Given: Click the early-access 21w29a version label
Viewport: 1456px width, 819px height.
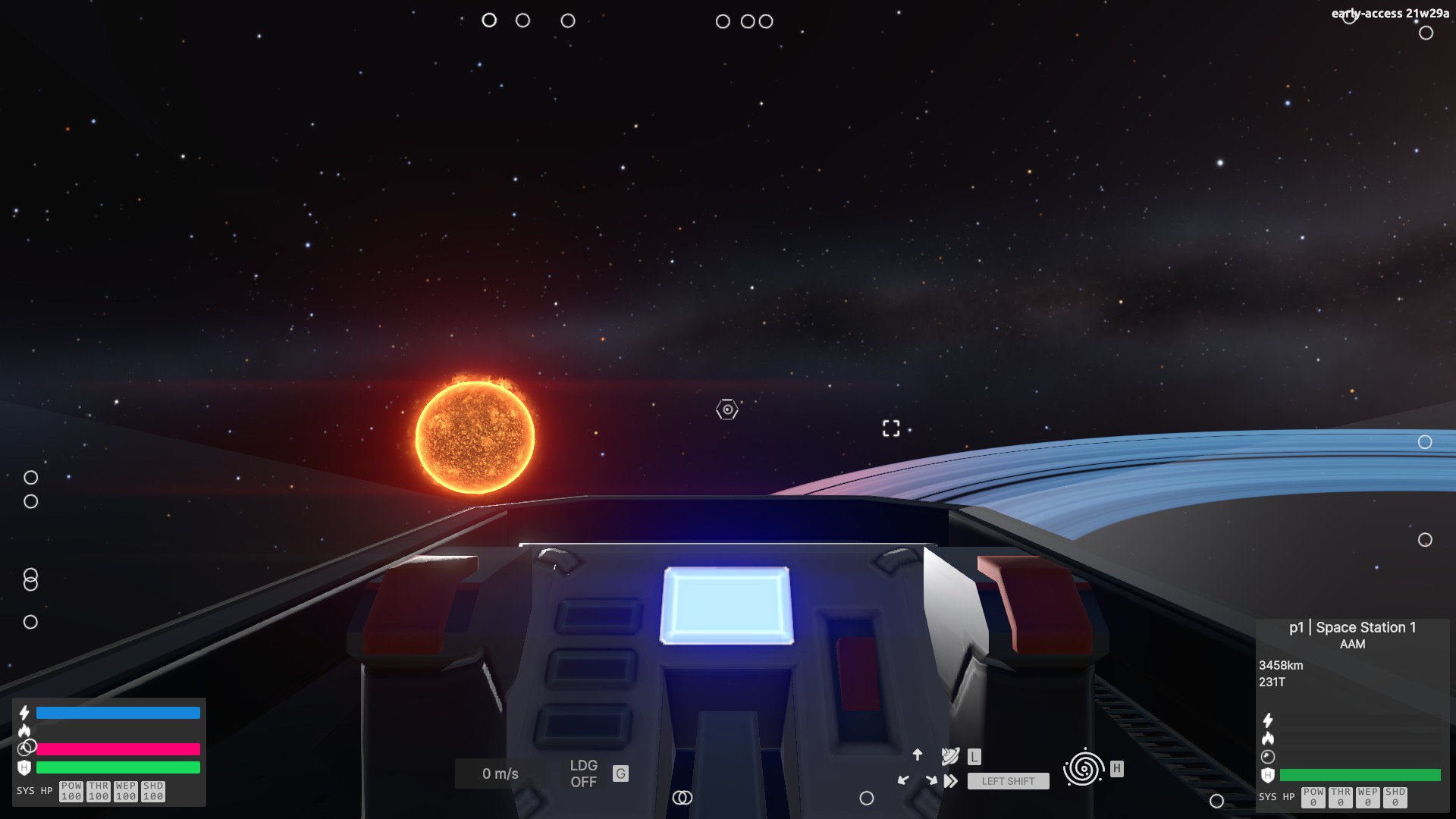Looking at the screenshot, I should (1391, 13).
